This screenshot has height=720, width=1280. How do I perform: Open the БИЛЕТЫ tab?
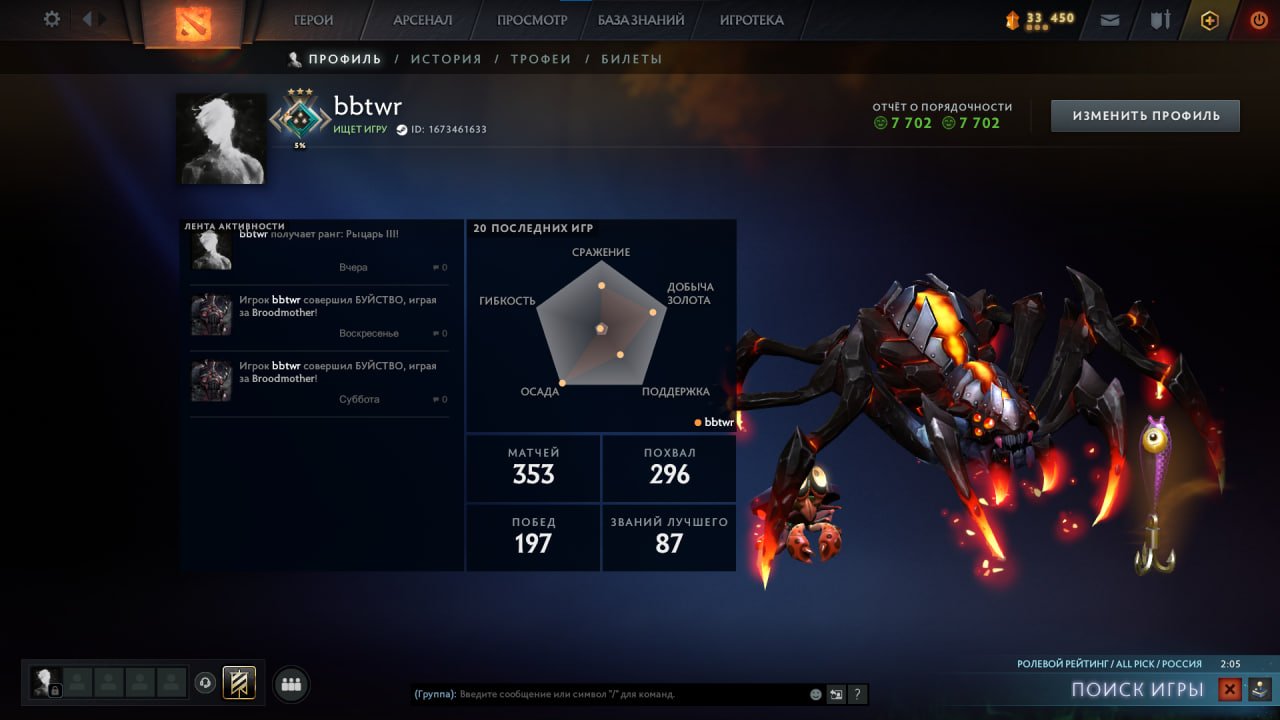click(631, 59)
